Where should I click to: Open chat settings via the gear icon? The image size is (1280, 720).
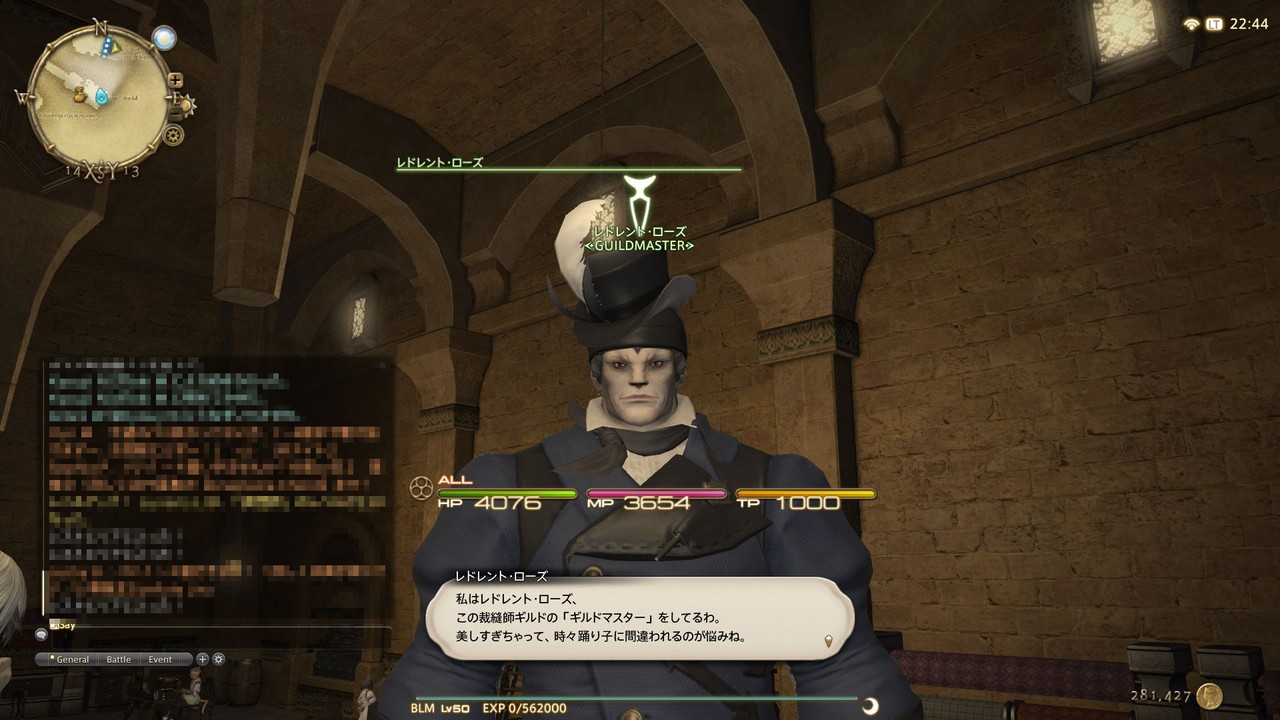tap(218, 659)
